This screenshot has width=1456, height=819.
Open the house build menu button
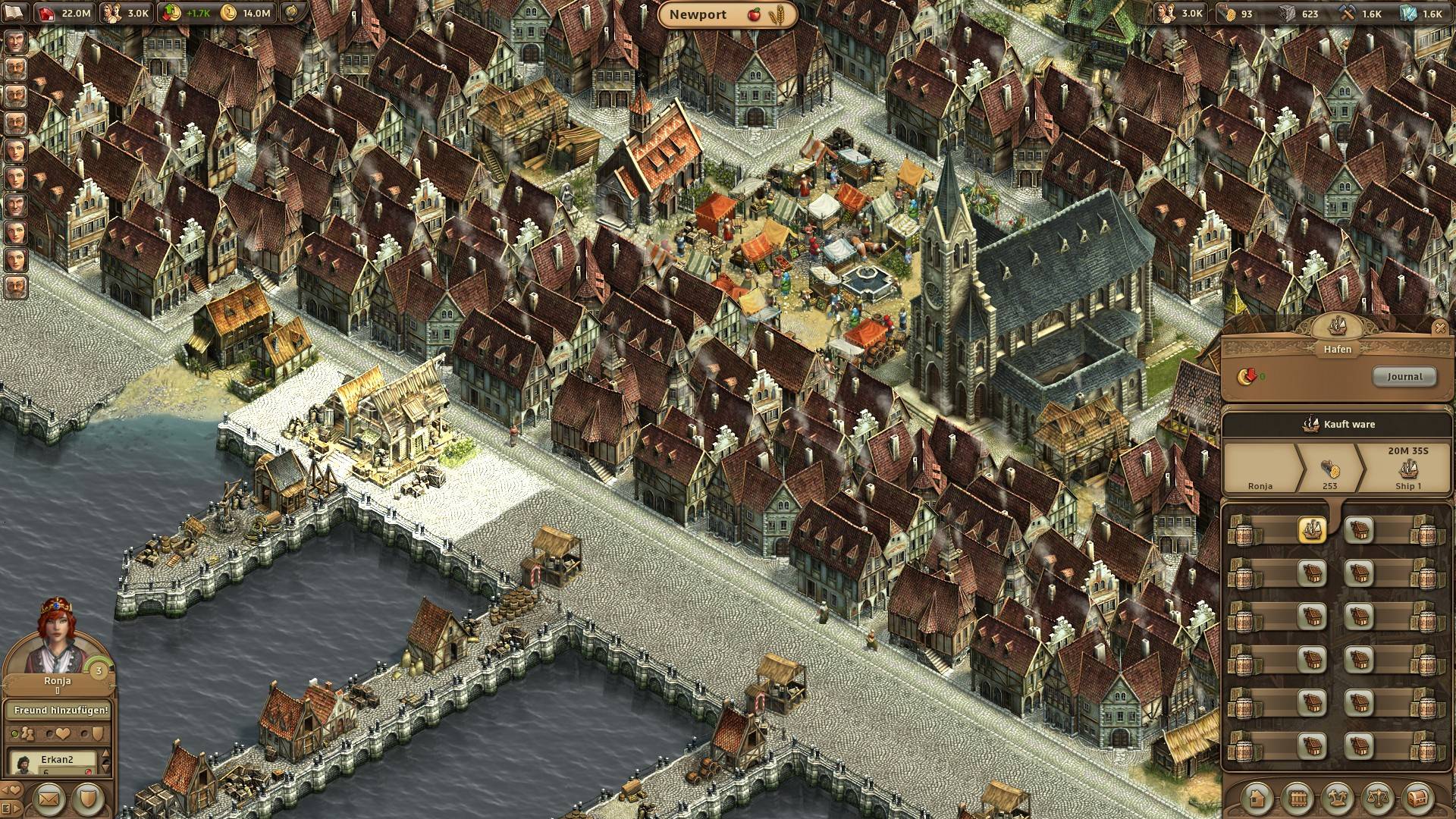pyautogui.click(x=1259, y=798)
